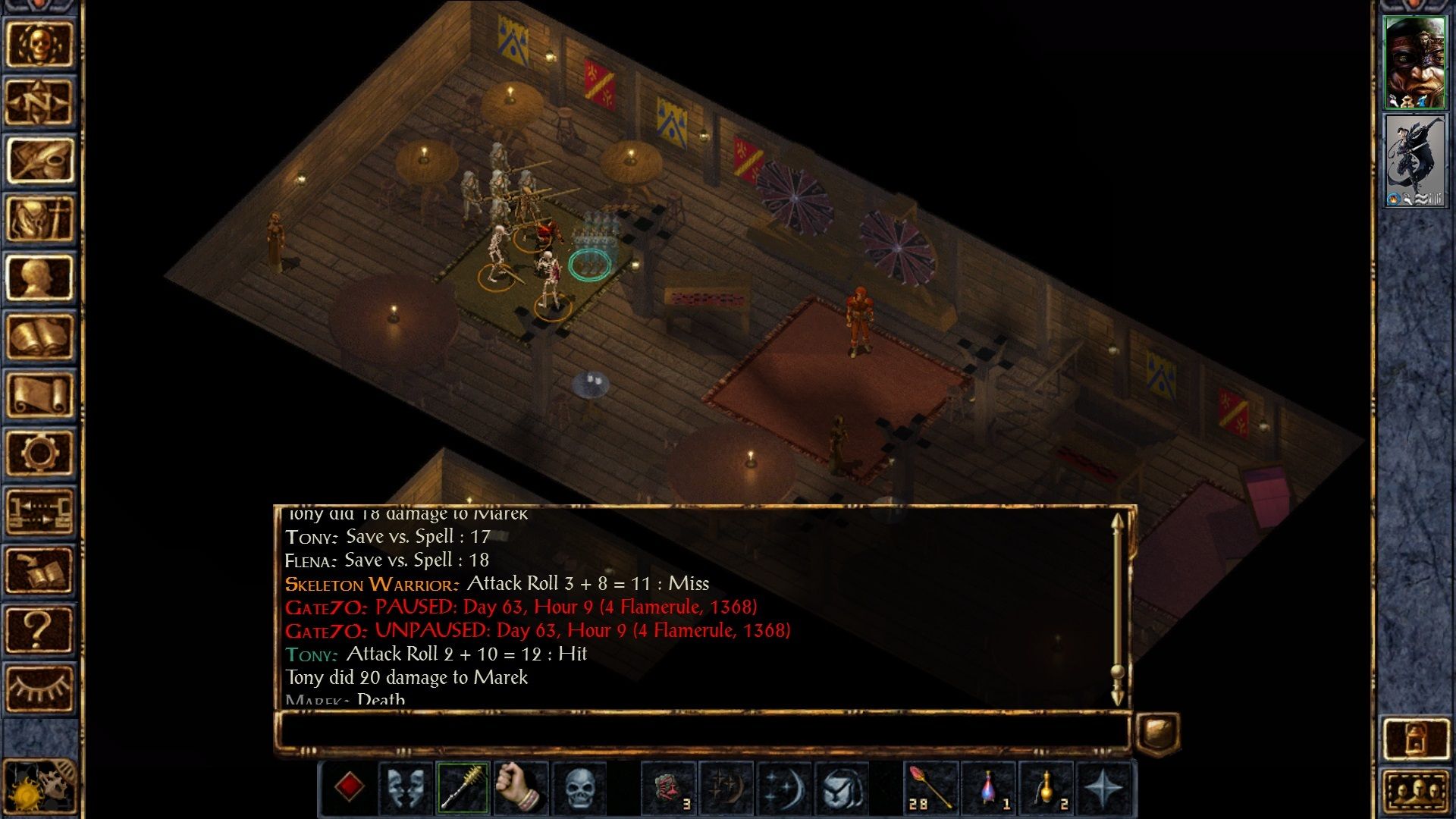Open the mage spellbook
Screen dimensions: 1456x819
(39, 337)
